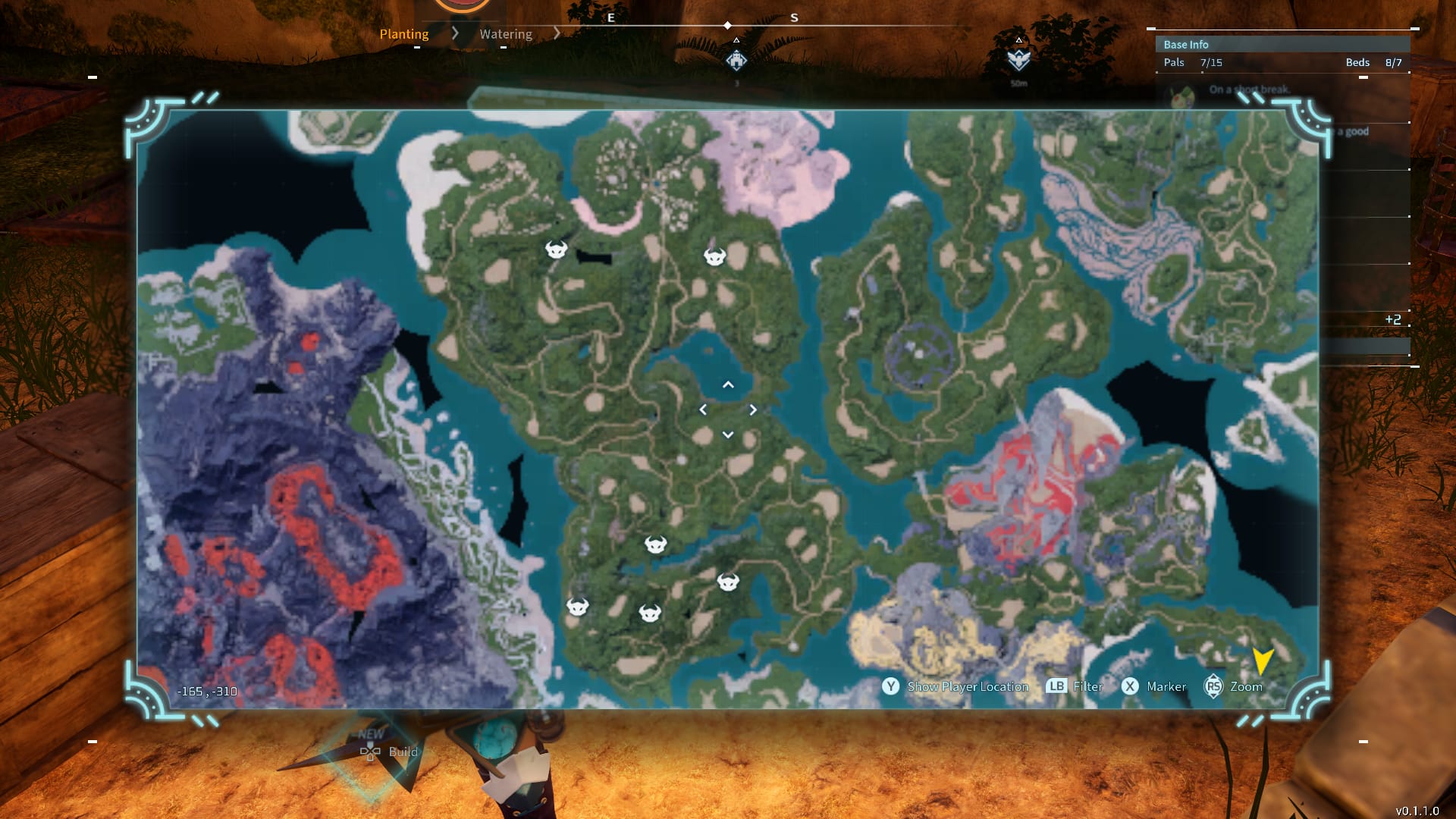Click the LB button icon beside Filter
This screenshot has width=1456, height=819.
pos(1056,686)
